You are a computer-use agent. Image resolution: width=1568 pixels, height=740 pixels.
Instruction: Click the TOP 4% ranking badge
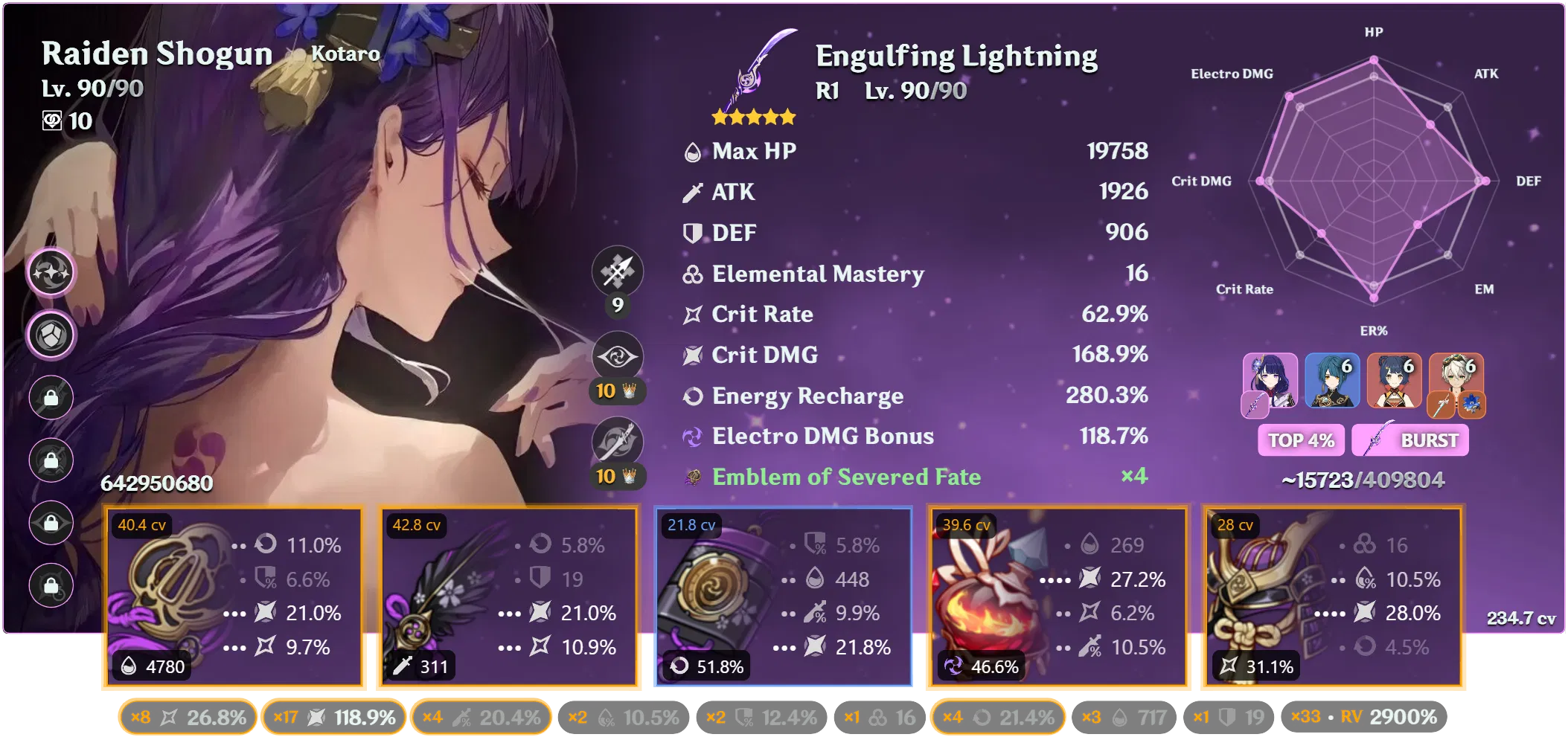[1300, 440]
